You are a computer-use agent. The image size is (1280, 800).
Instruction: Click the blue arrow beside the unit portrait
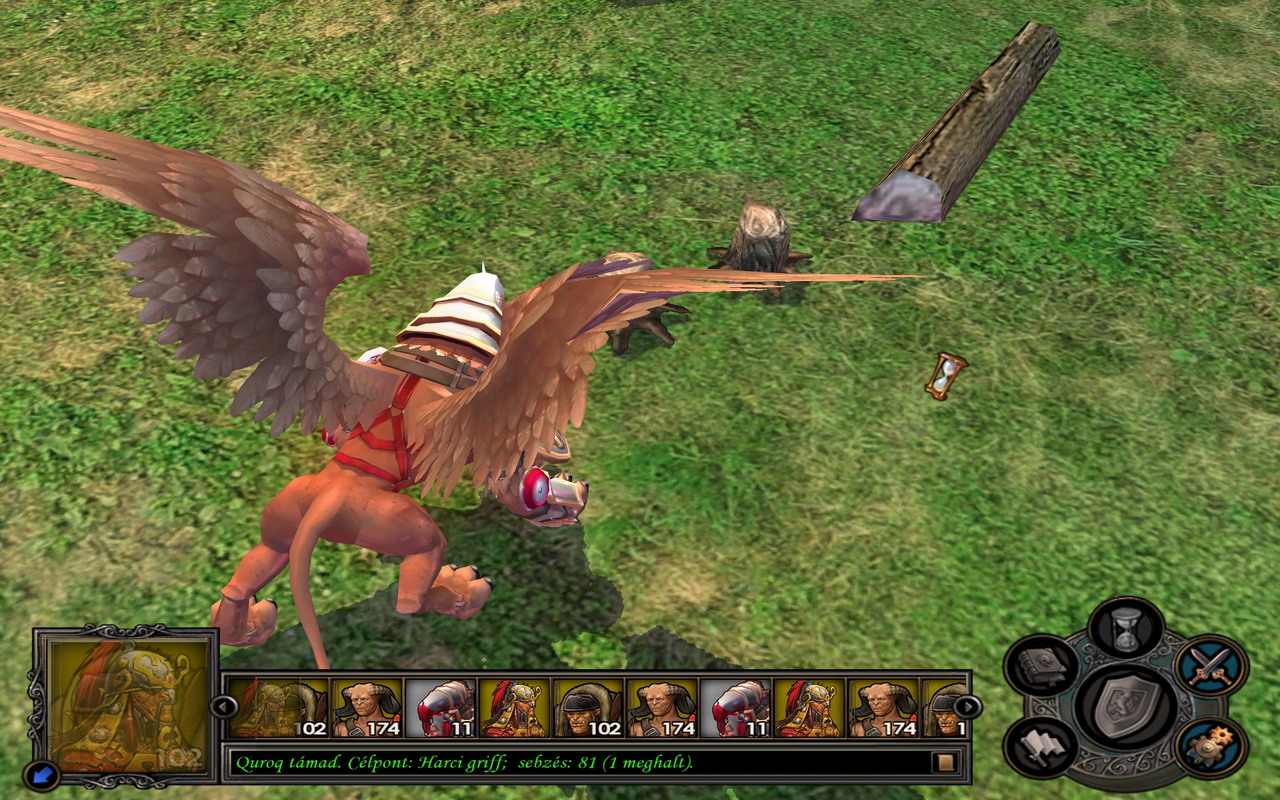click(42, 773)
